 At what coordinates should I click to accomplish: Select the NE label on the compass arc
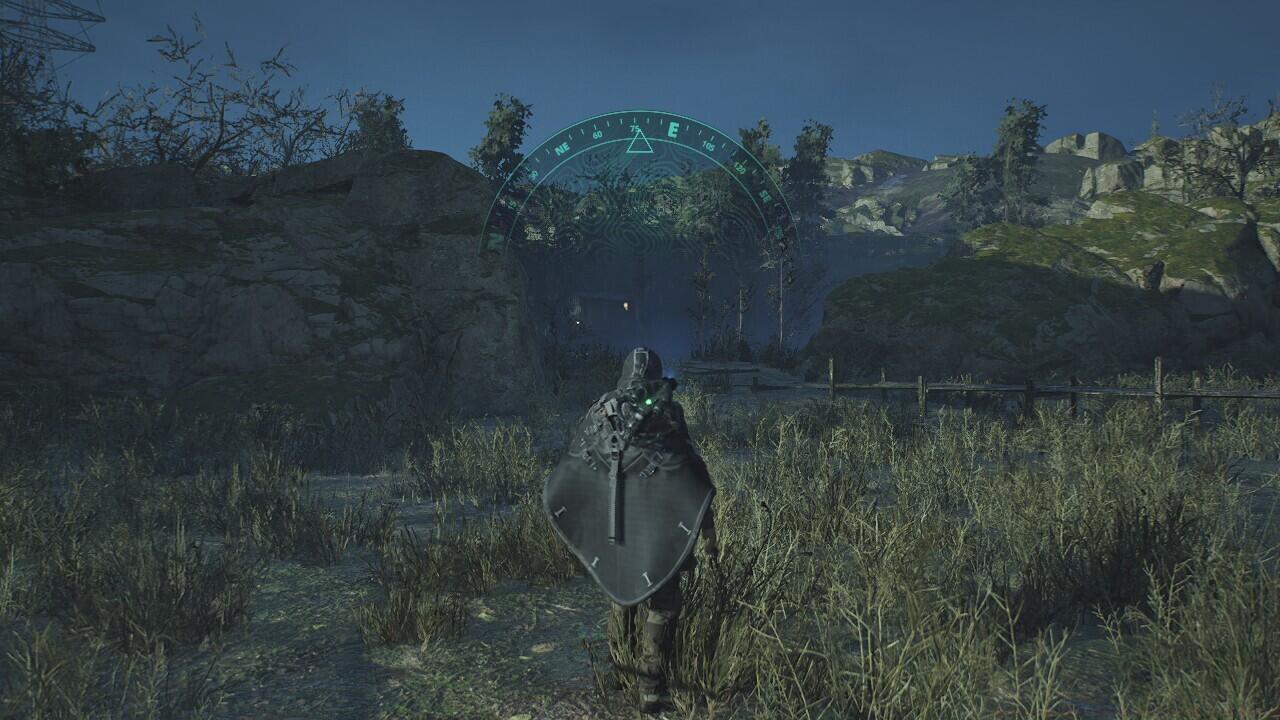click(x=562, y=147)
